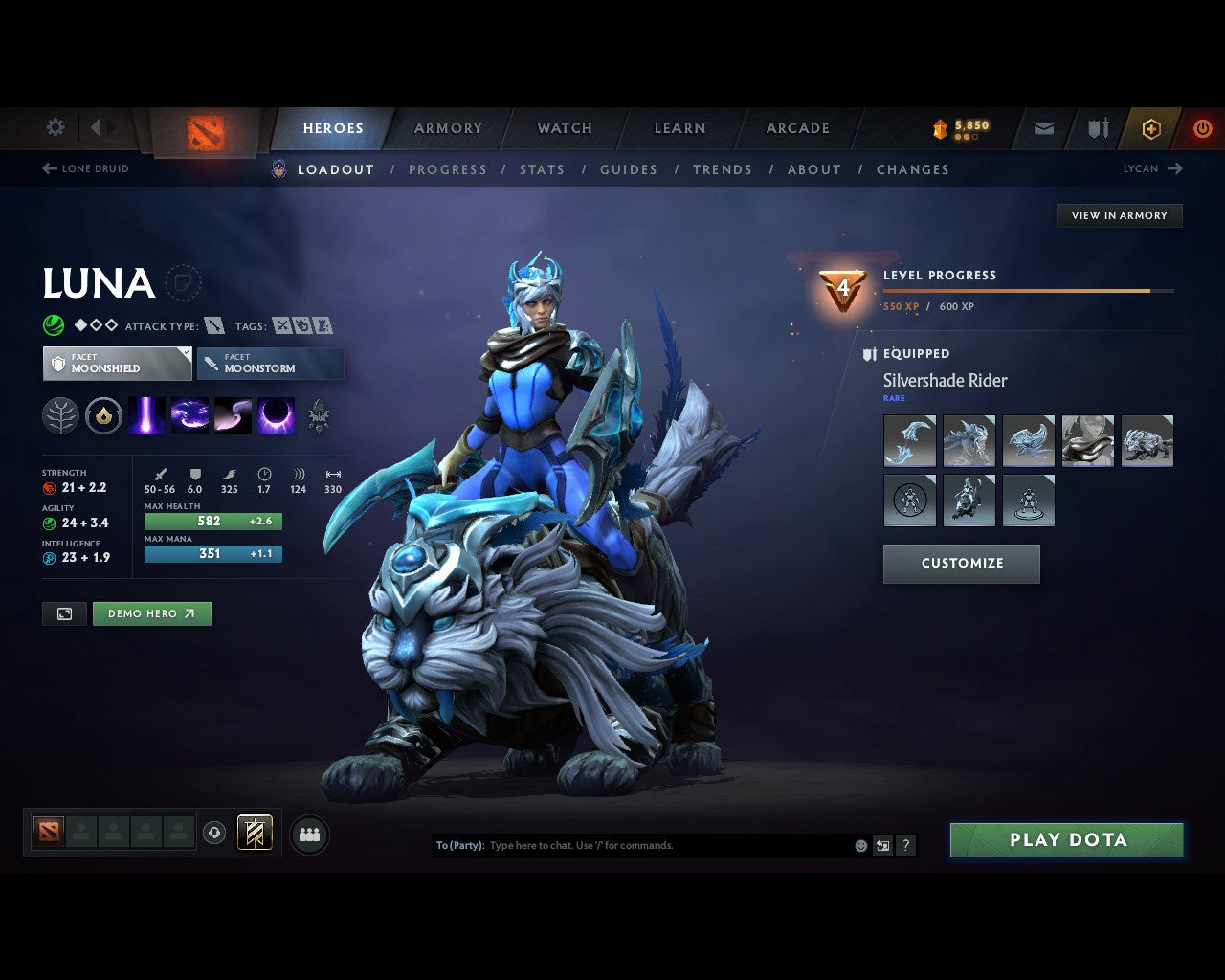Screen dimensions: 1225x980
Task: Click the level progress XP bar
Action: 1029,292
